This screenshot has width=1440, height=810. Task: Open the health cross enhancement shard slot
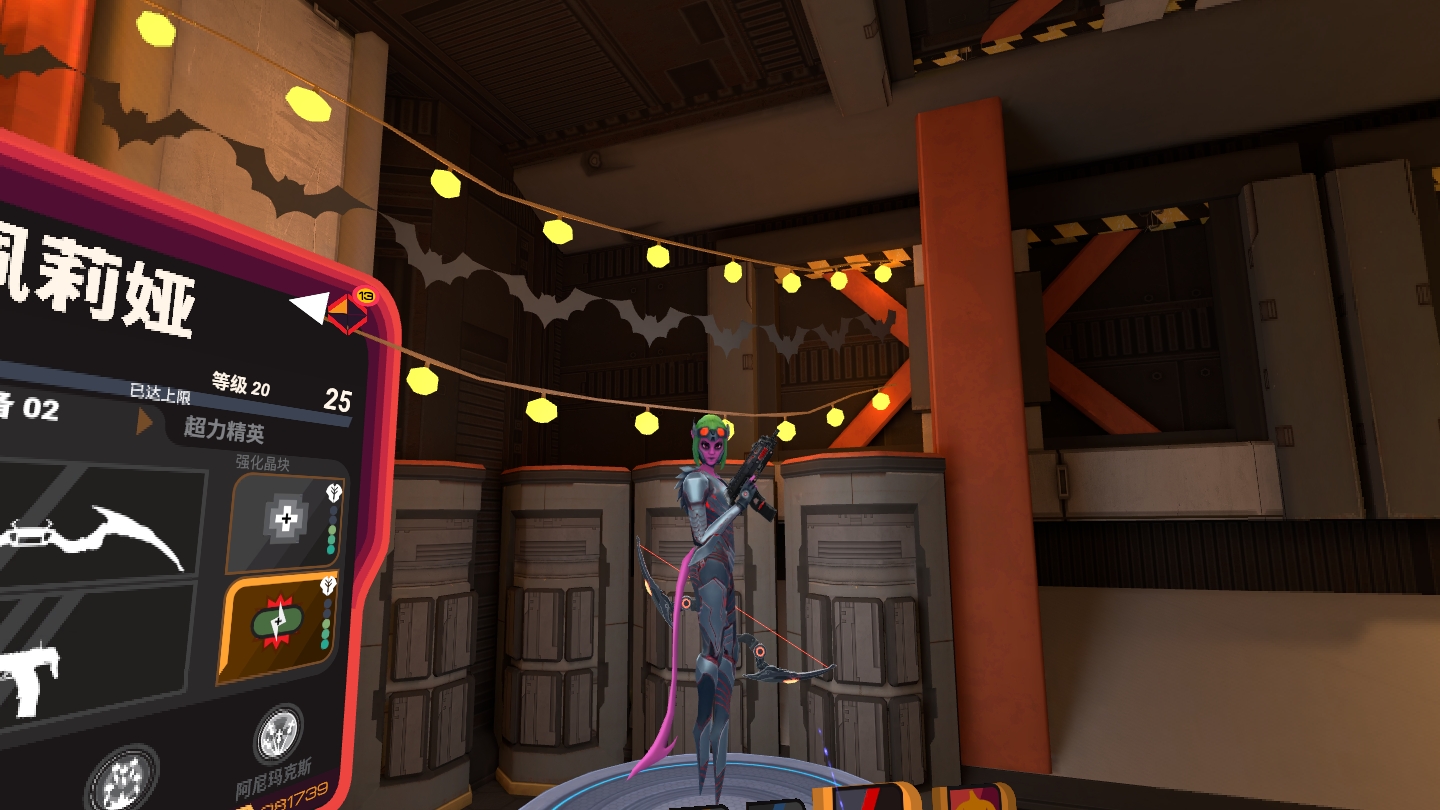coord(287,521)
